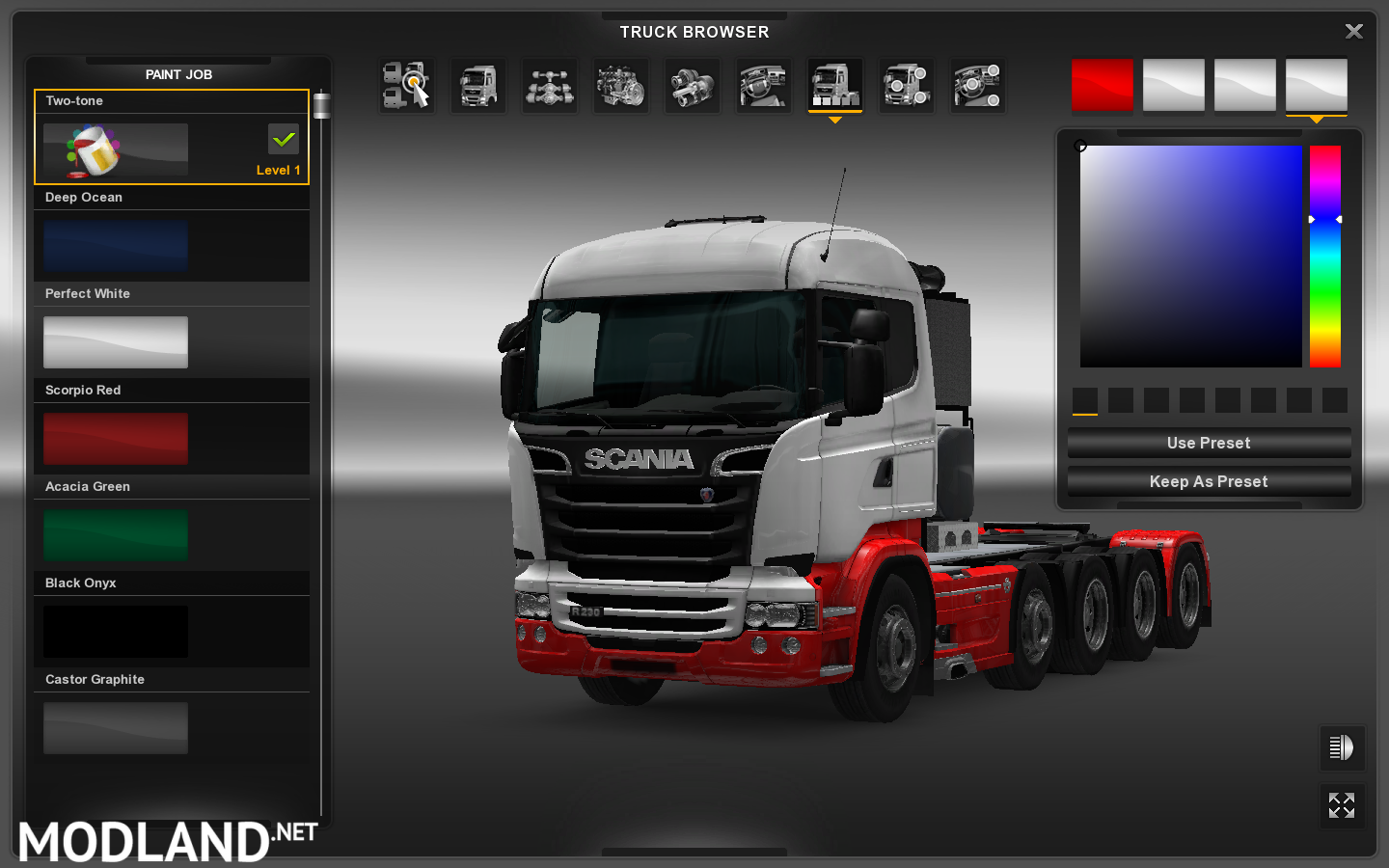Image resolution: width=1389 pixels, height=868 pixels.
Task: Select the first saved color swatch slot
Action: pyautogui.click(x=1084, y=400)
